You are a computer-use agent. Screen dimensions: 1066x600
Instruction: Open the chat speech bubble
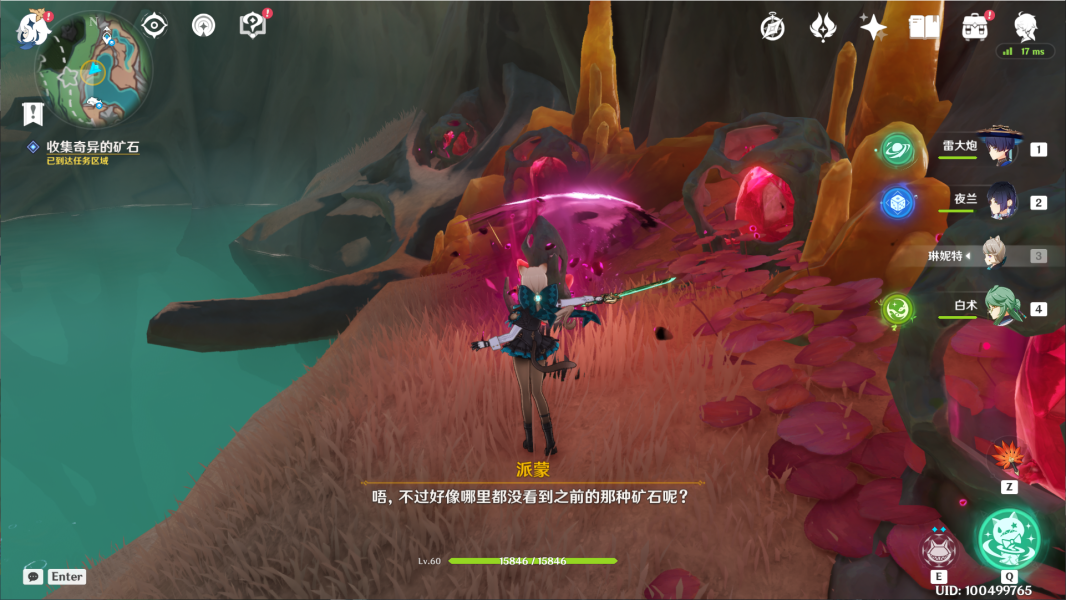click(x=33, y=576)
